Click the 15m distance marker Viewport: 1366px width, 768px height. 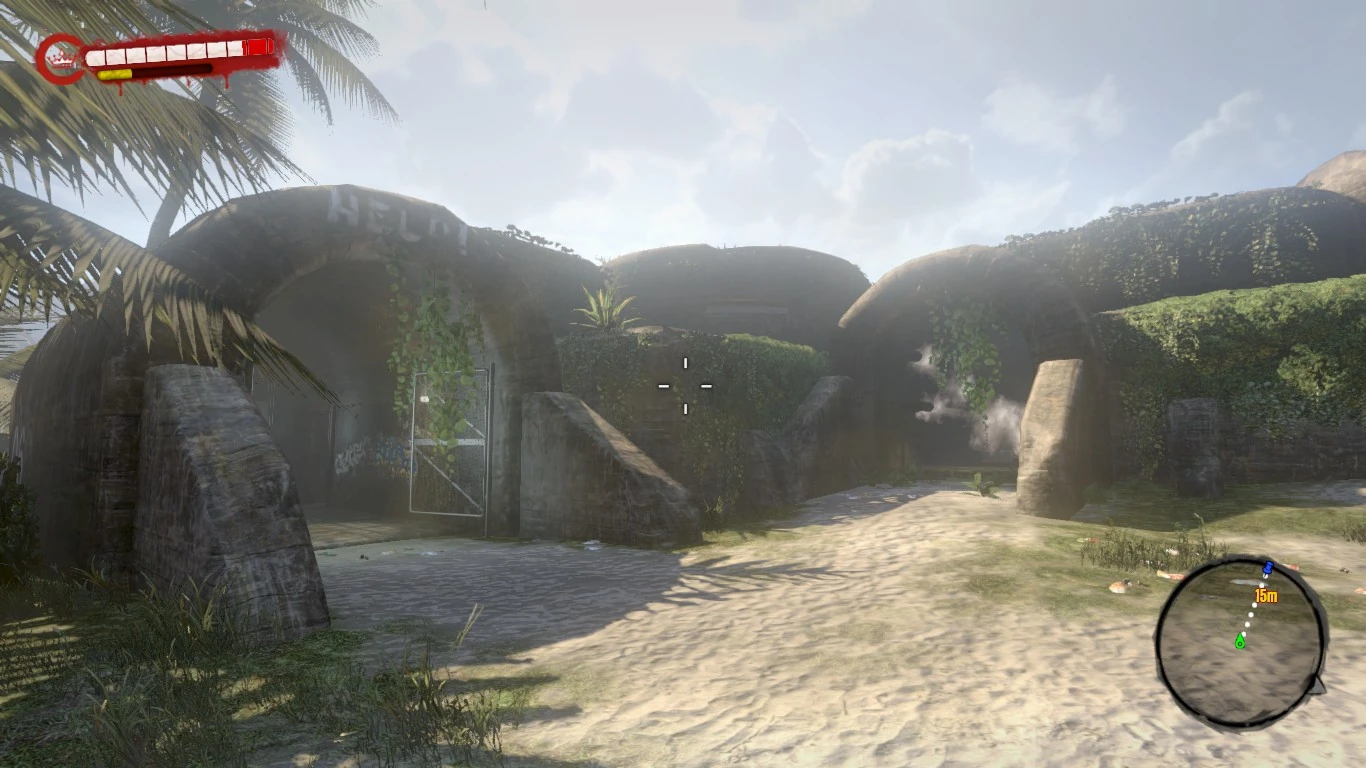pyautogui.click(x=1266, y=596)
